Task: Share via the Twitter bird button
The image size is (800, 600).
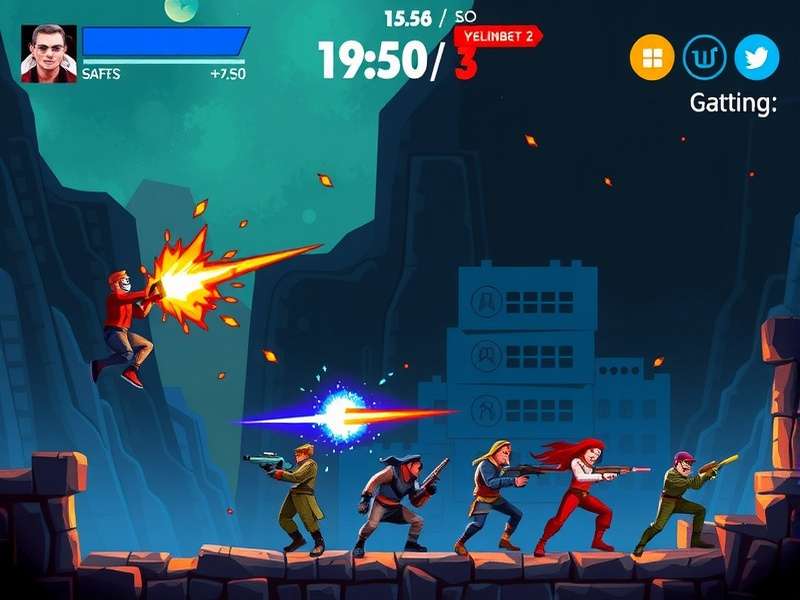Action: coord(756,58)
